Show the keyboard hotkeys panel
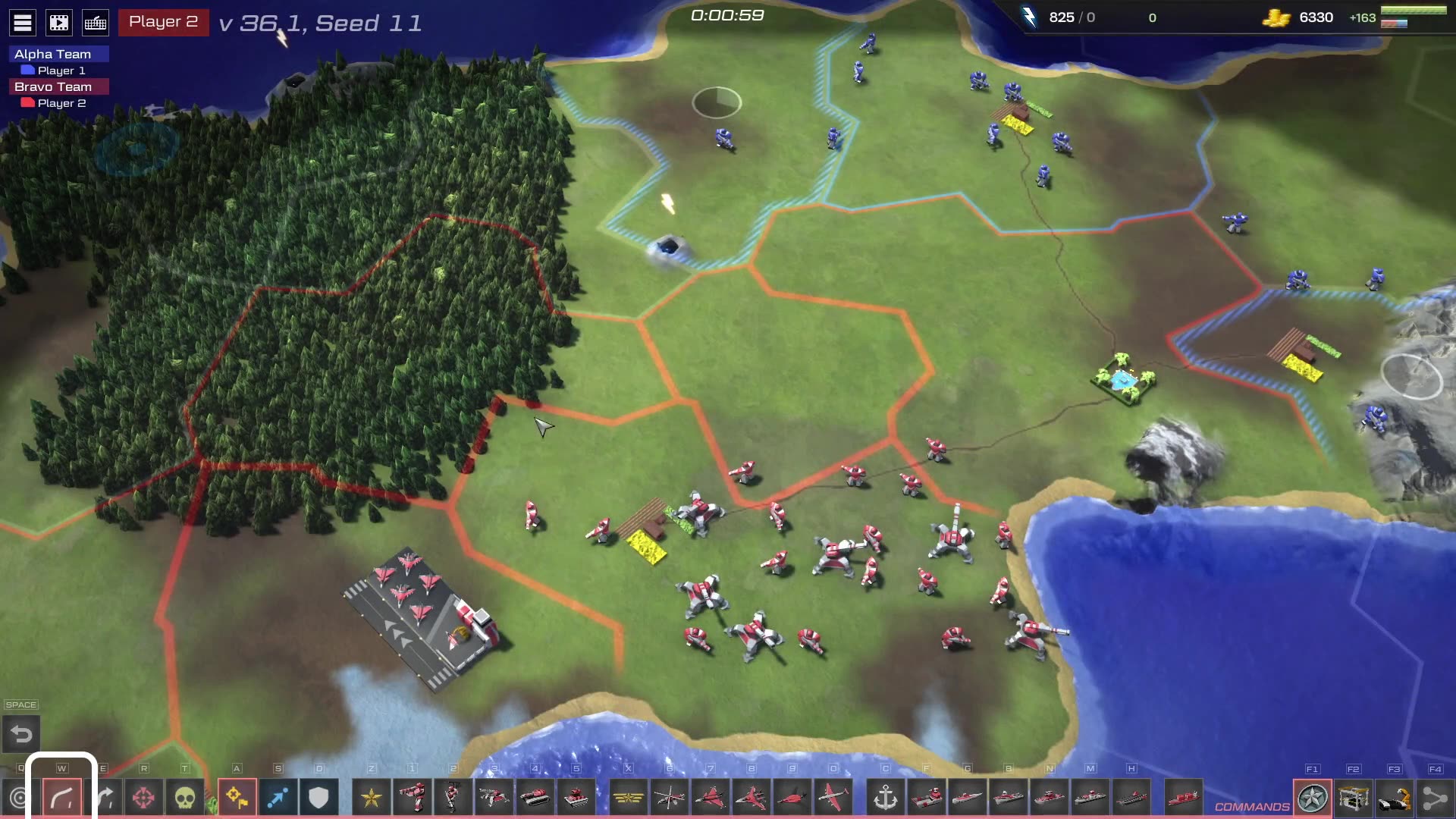The image size is (1456, 819). (x=96, y=23)
